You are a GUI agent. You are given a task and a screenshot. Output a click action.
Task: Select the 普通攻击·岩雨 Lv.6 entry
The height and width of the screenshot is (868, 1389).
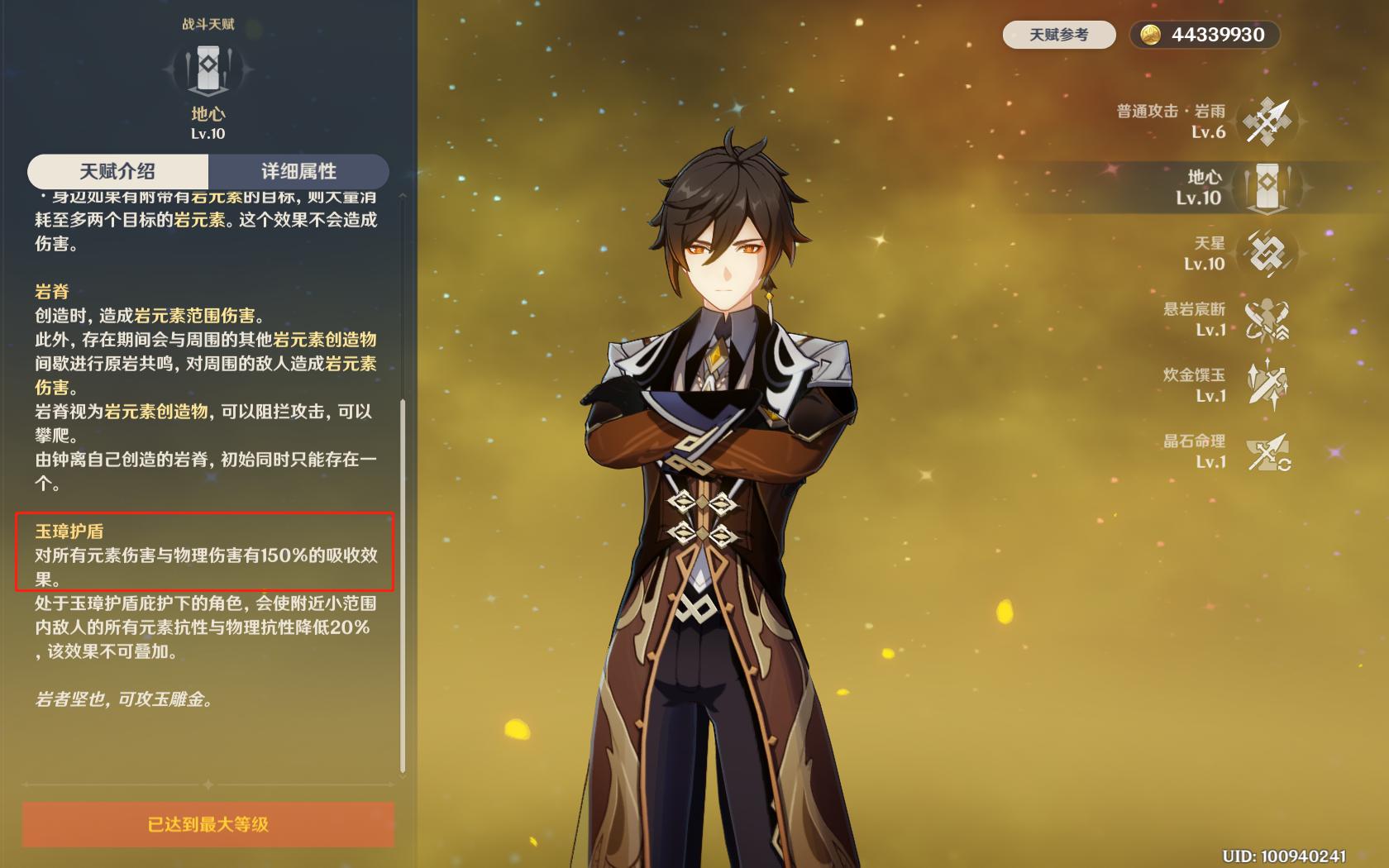tap(1170, 122)
